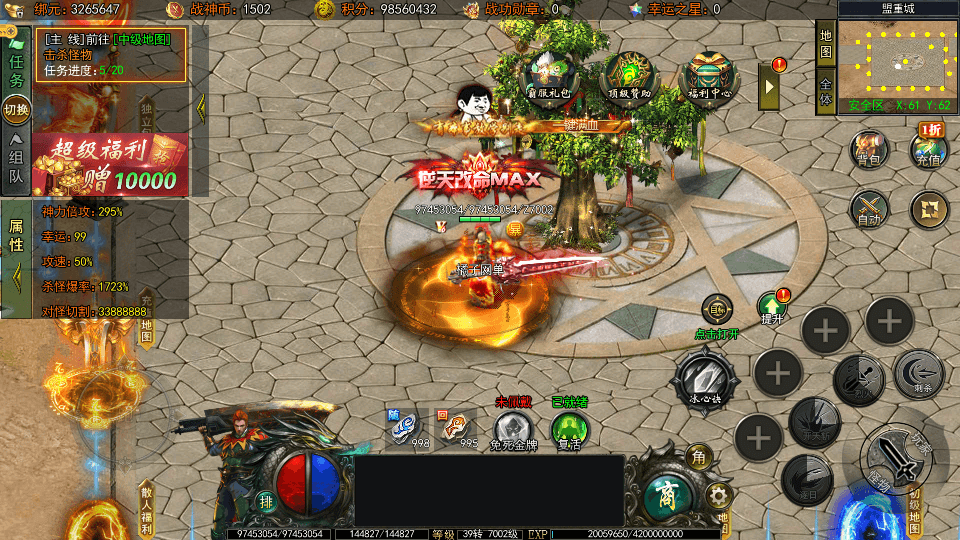Open the 顶级赞助 sponsorship icon
960x540 pixels.
(x=629, y=76)
